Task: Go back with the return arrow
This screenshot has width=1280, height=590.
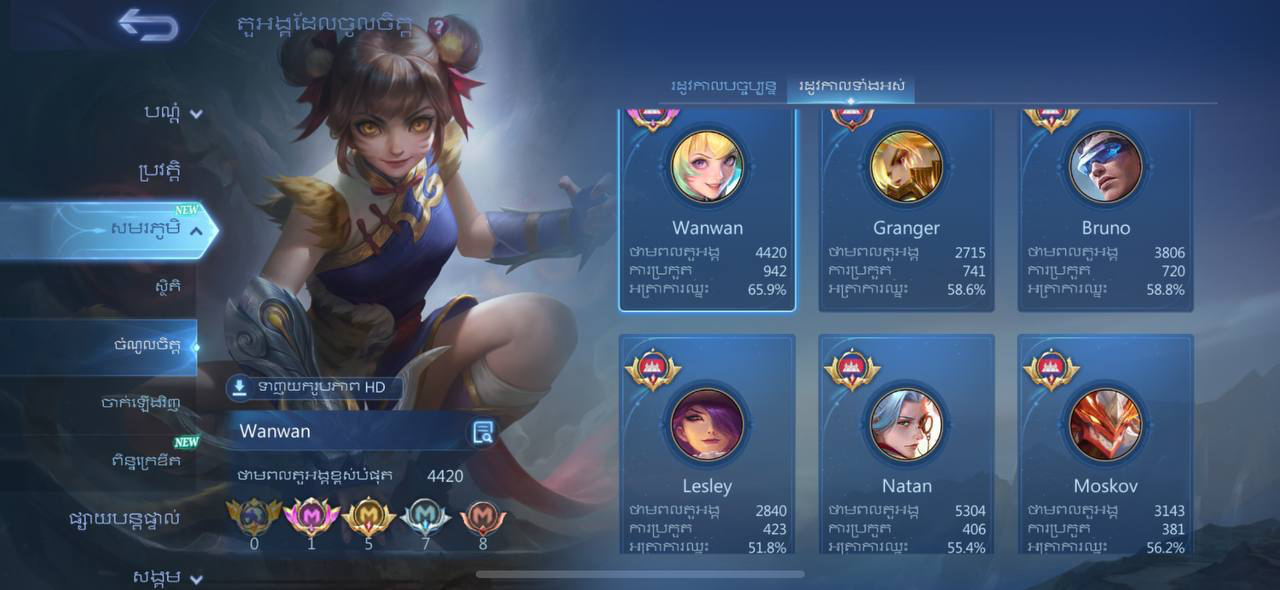Action: [148, 25]
